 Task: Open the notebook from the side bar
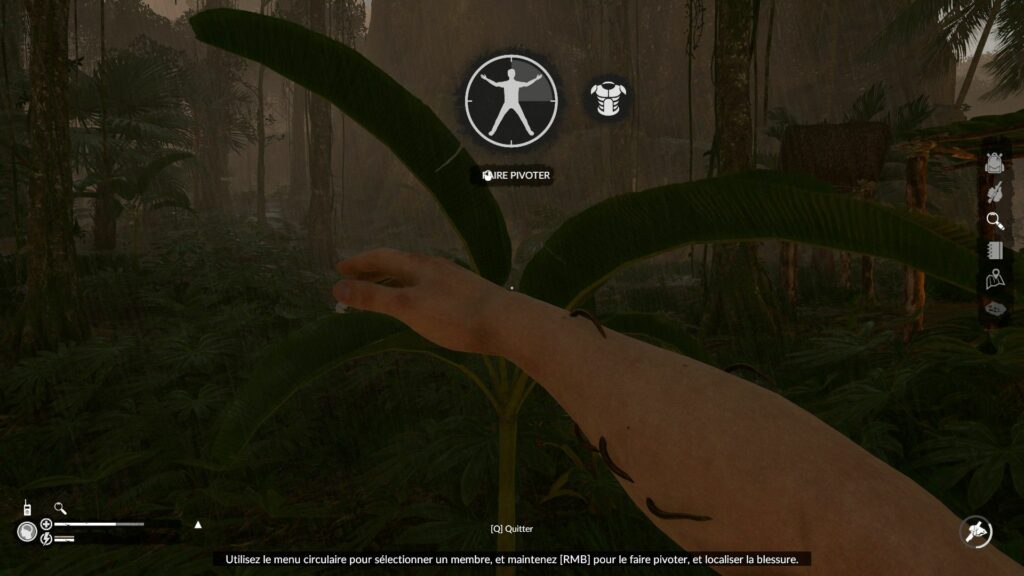tap(994, 250)
